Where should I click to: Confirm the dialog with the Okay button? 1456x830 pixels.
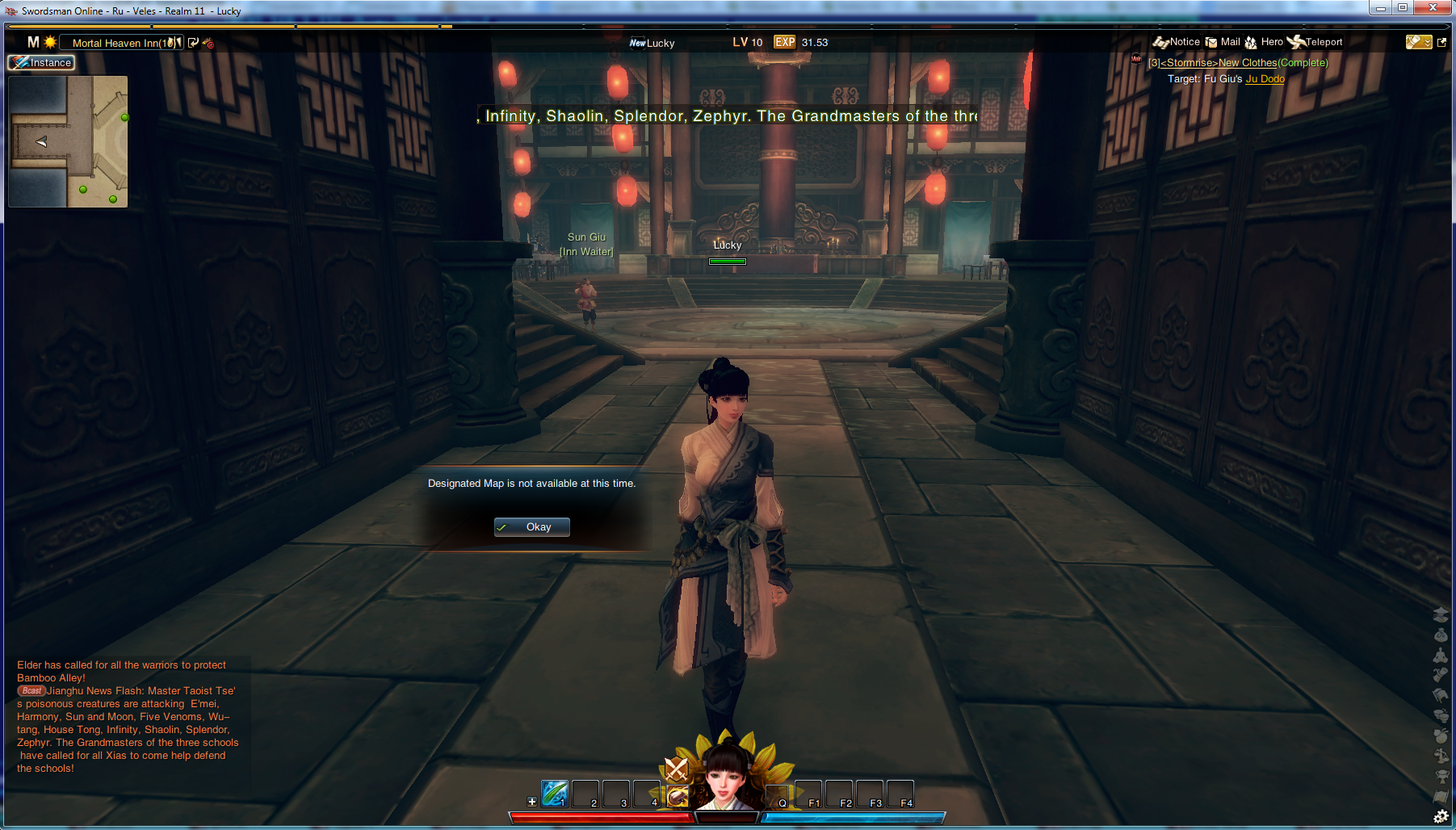[x=531, y=527]
